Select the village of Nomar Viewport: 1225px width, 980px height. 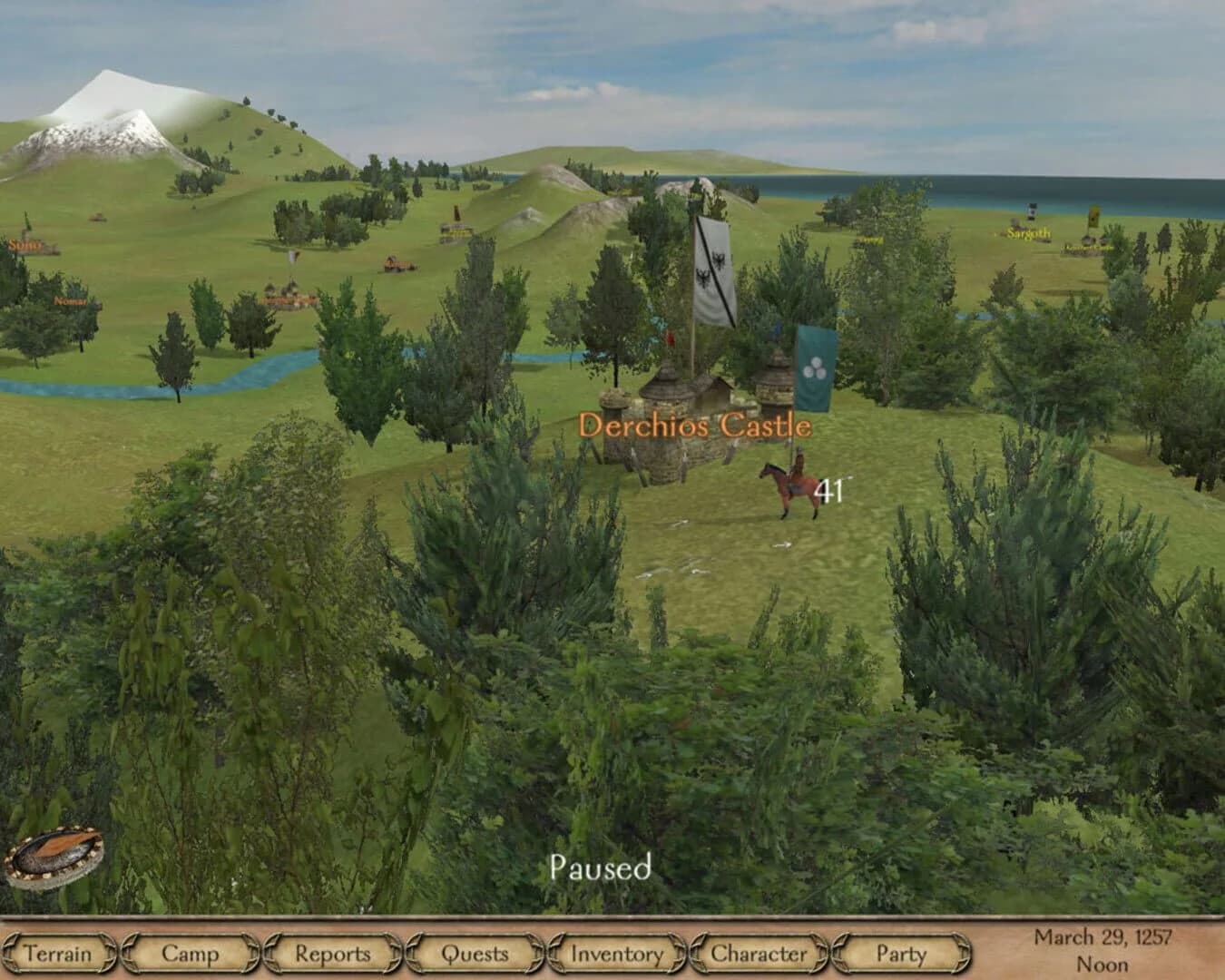point(70,301)
